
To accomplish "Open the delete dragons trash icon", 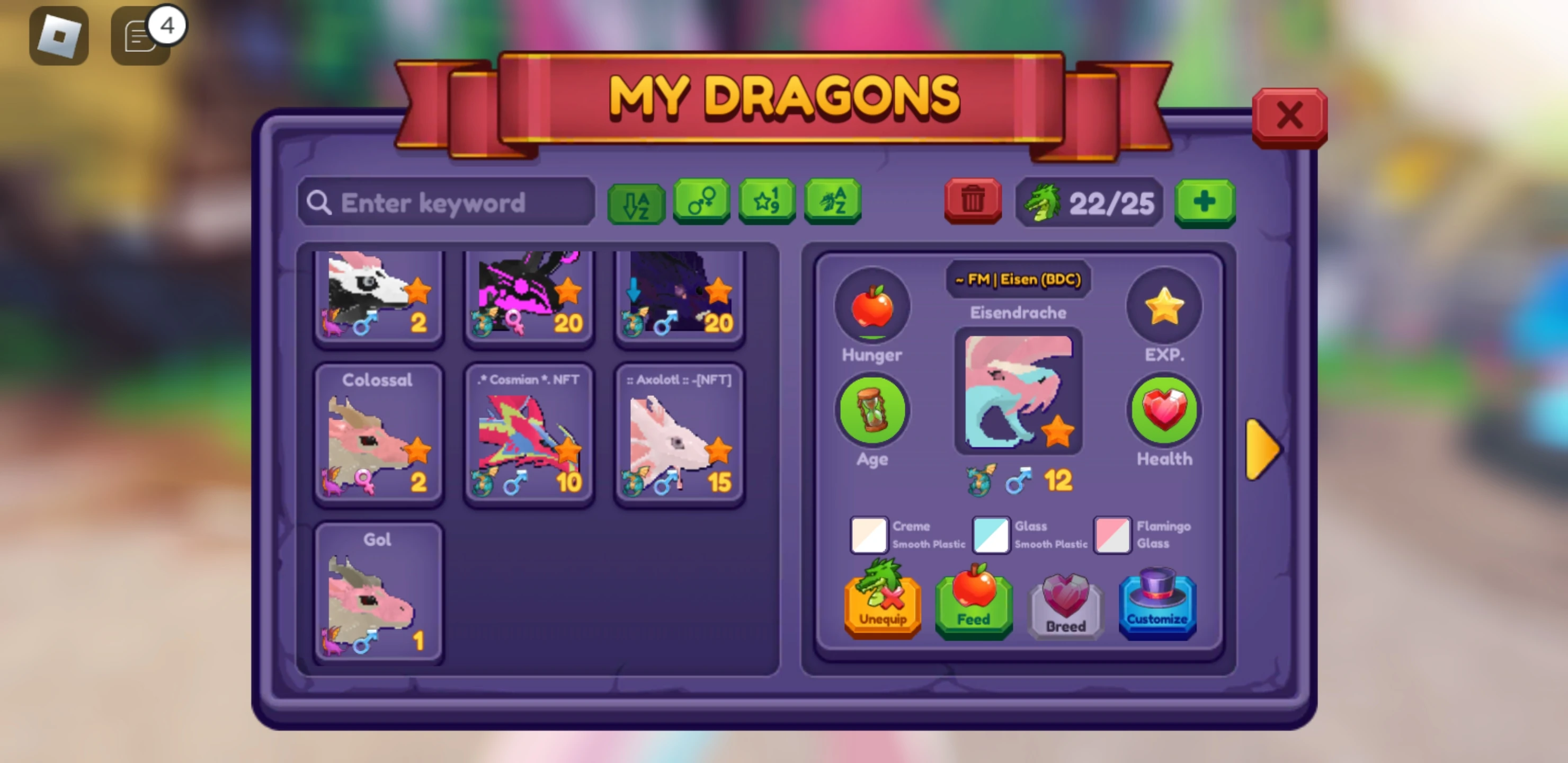I will pos(972,201).
